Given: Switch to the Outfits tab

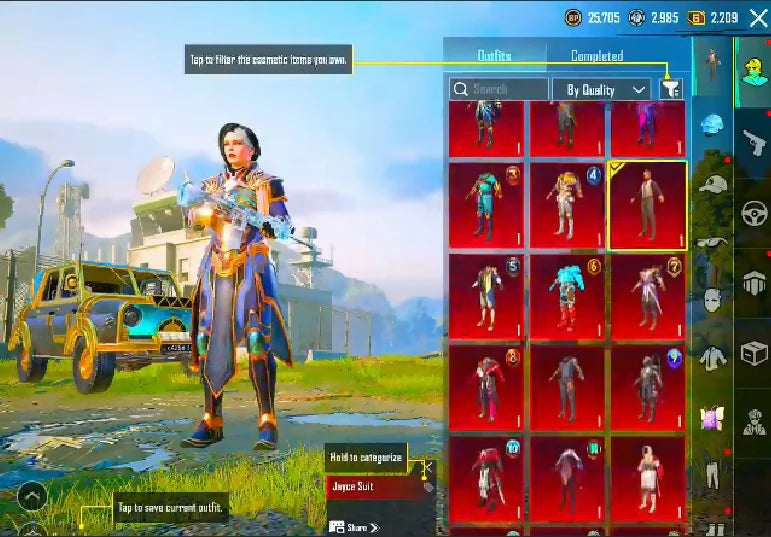Looking at the screenshot, I should coord(494,56).
